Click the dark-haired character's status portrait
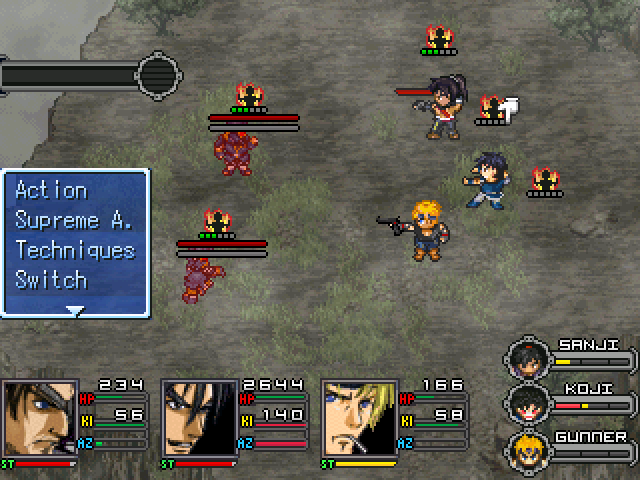This screenshot has height=480, width=640. coord(199,419)
